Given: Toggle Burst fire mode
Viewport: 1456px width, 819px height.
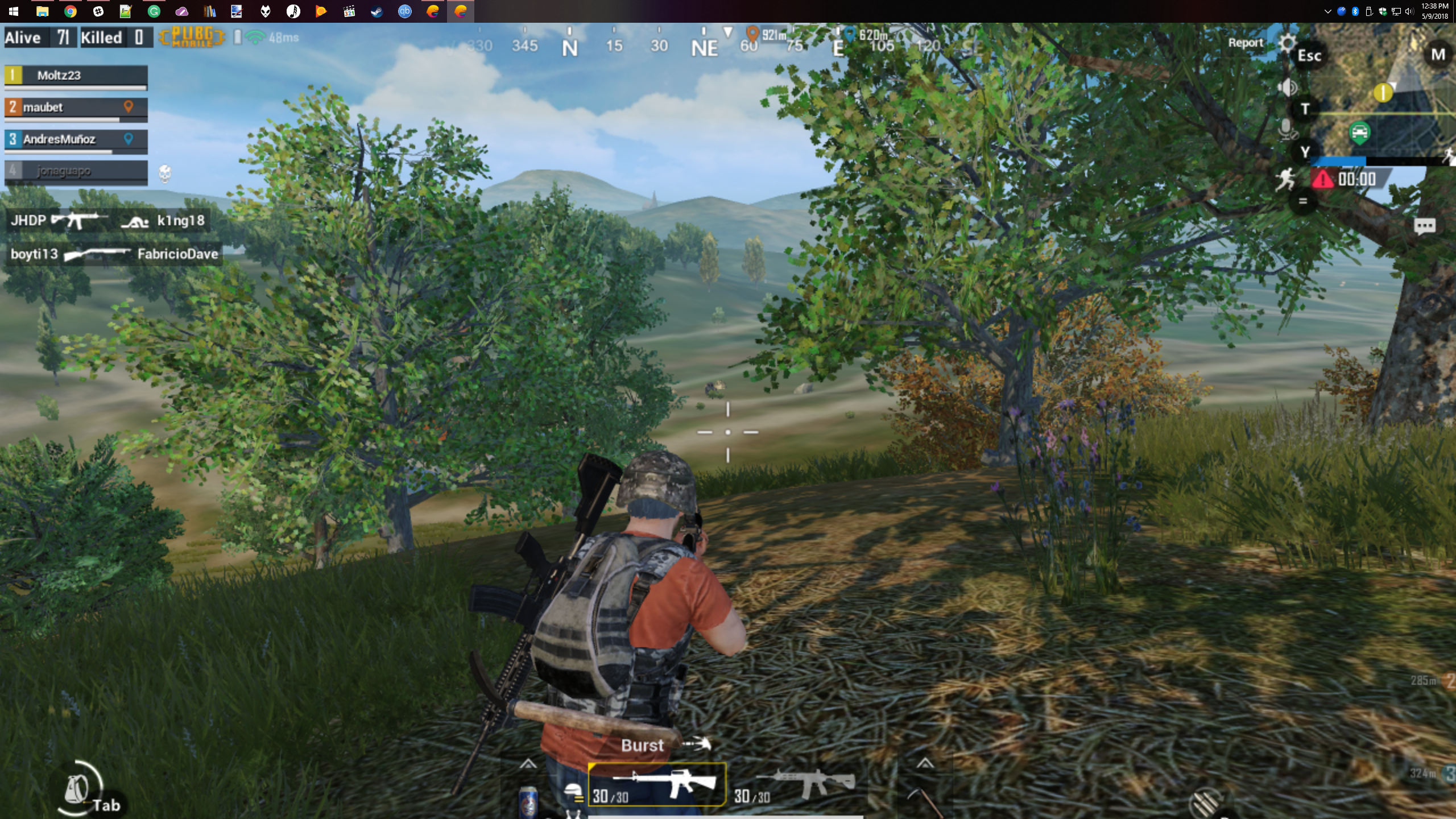Looking at the screenshot, I should coord(642,745).
